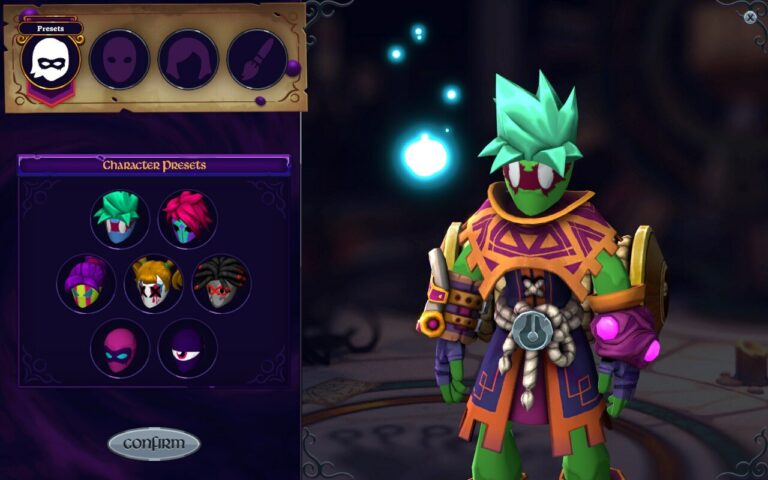The width and height of the screenshot is (768, 480).
Task: Open the paintbrush color tab
Action: (257, 59)
